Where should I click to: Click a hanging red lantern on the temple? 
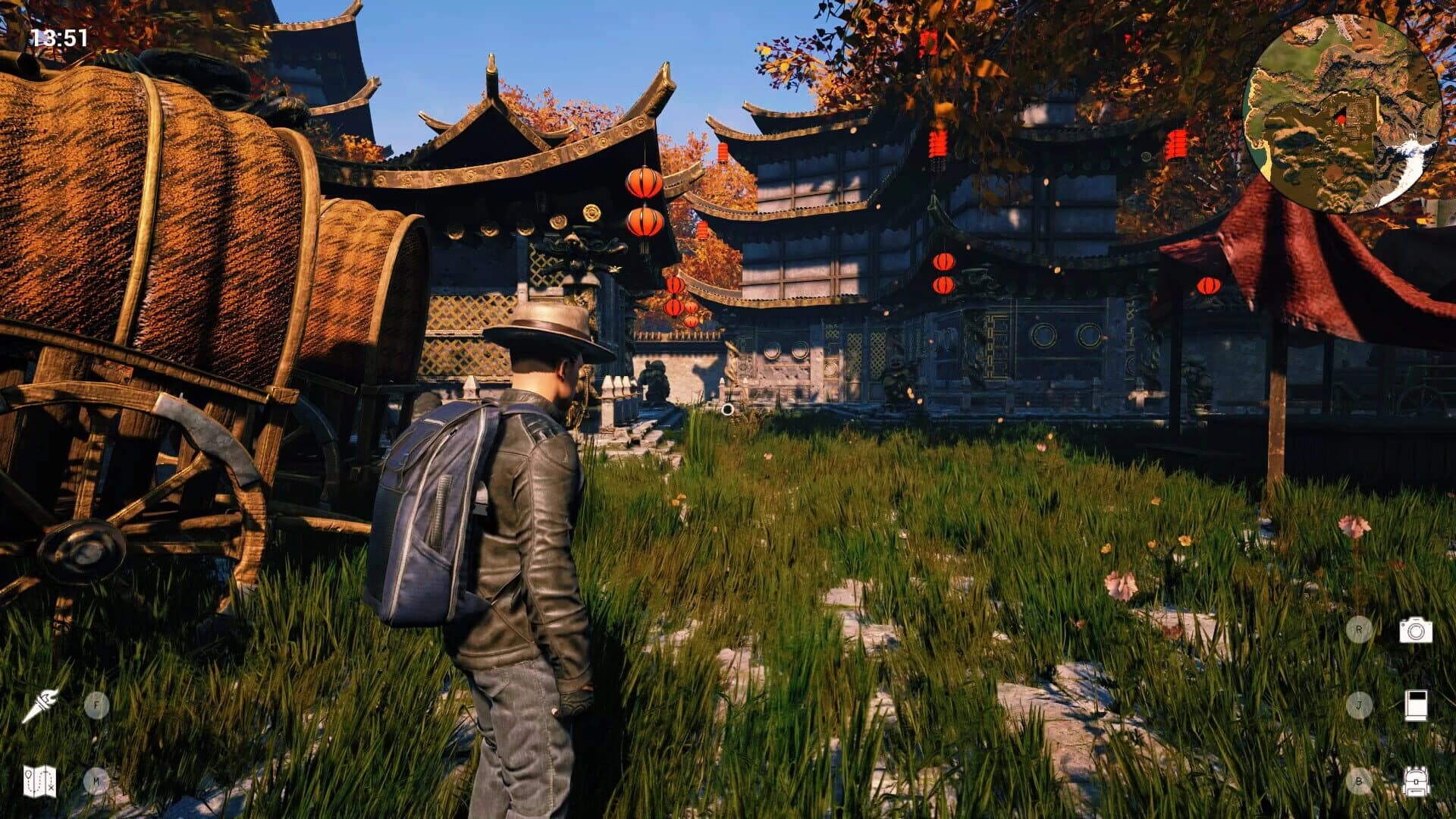point(643,182)
